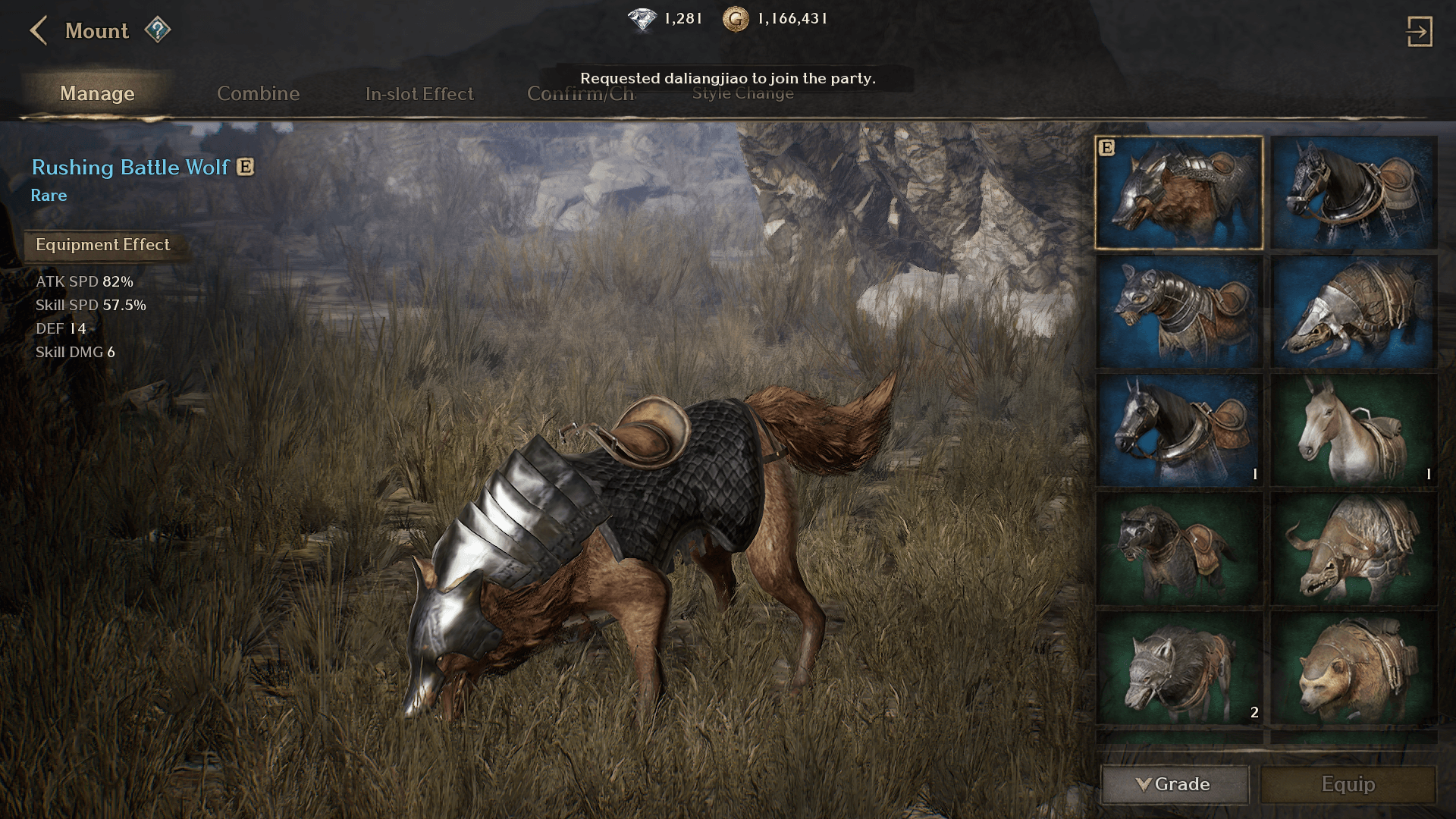Open the Mount help question mark
Viewport: 1456px width, 819px height.
tap(158, 30)
